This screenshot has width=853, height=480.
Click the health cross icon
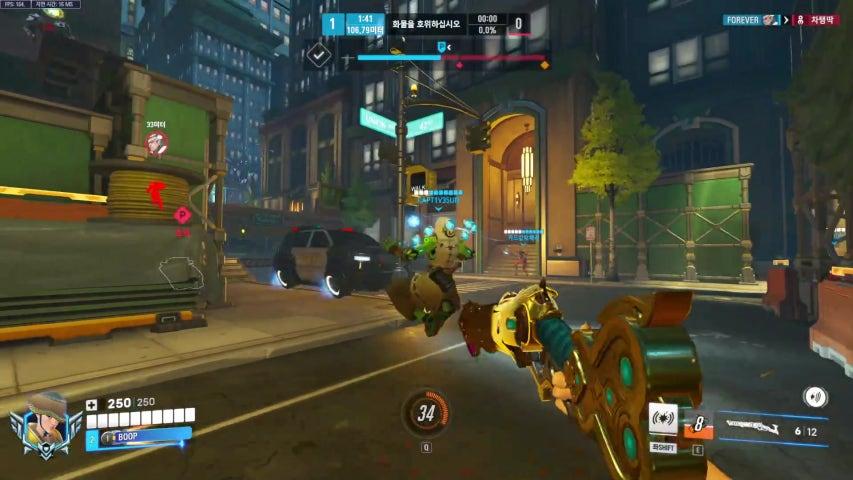pos(93,404)
